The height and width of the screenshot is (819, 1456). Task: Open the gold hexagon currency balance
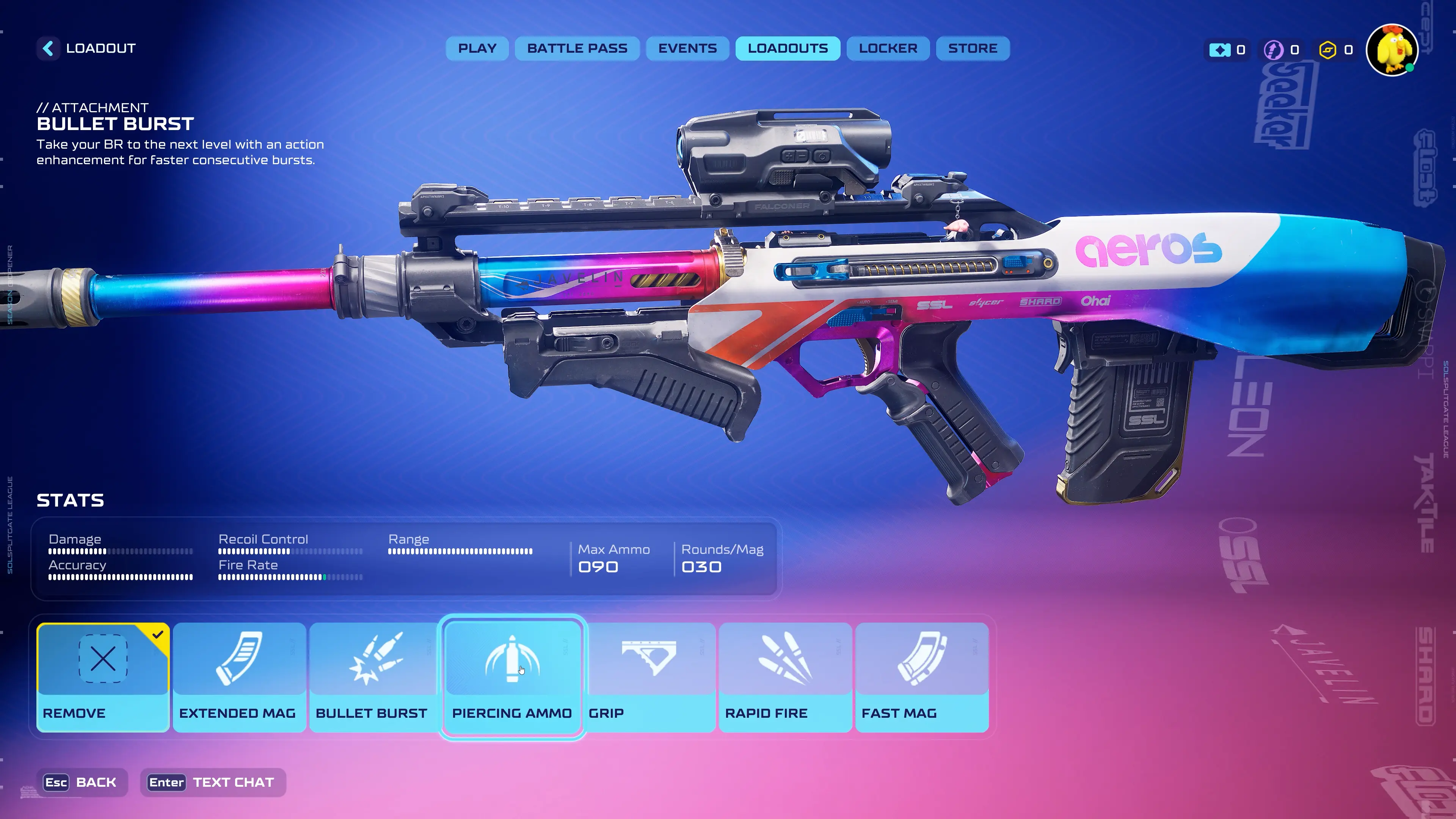tap(1335, 50)
